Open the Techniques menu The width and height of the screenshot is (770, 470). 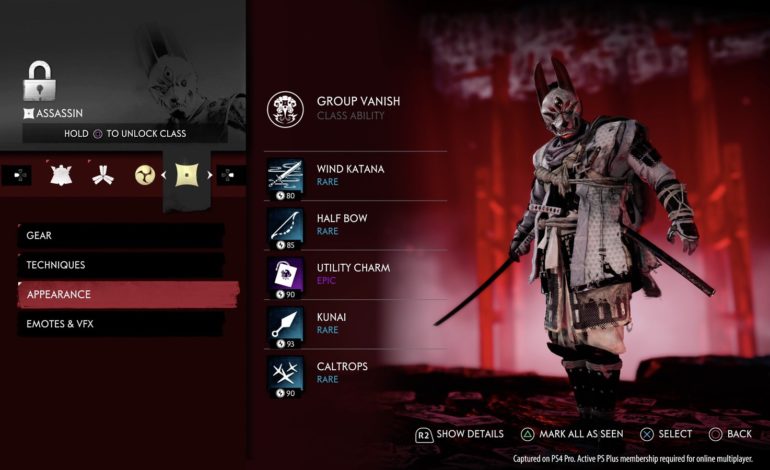tap(120, 265)
